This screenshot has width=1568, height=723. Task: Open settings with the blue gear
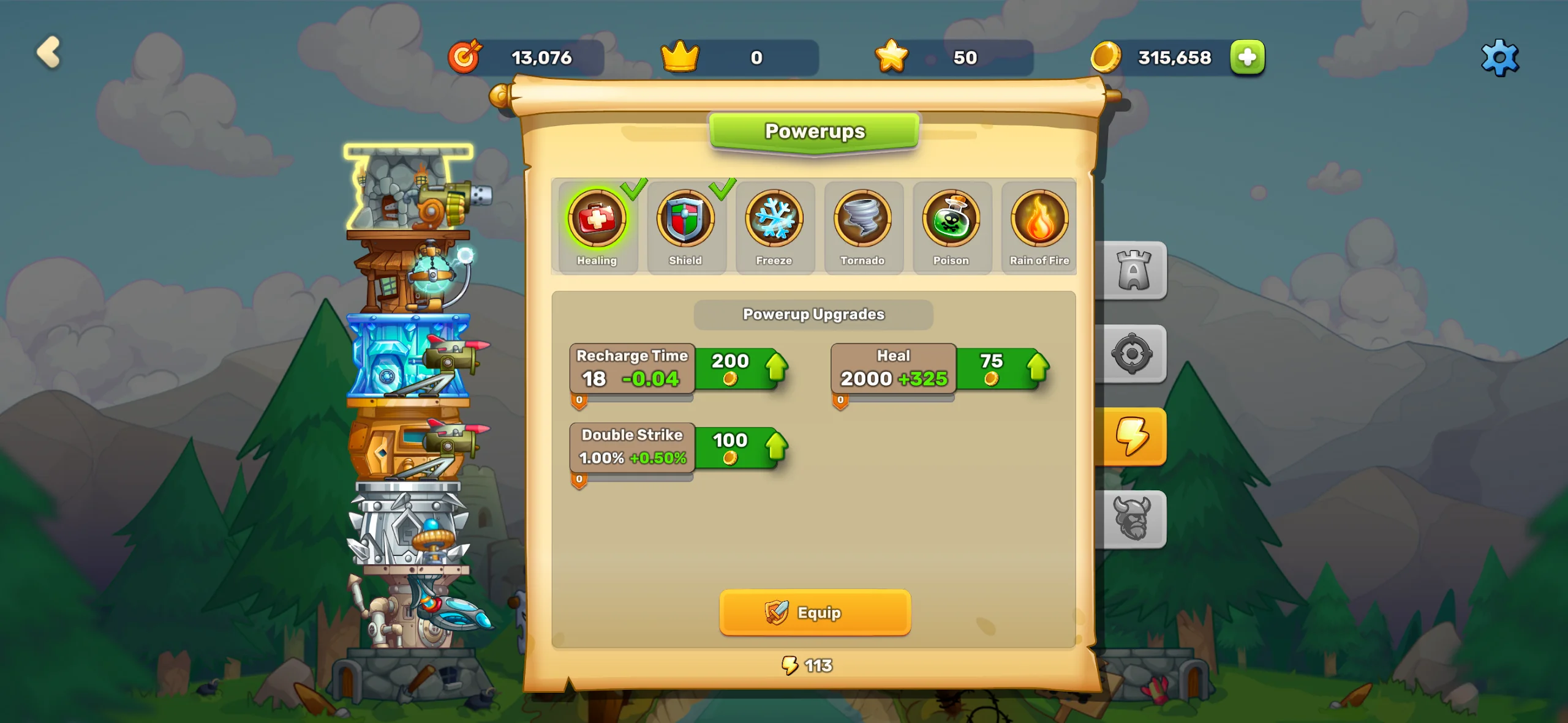[x=1499, y=58]
